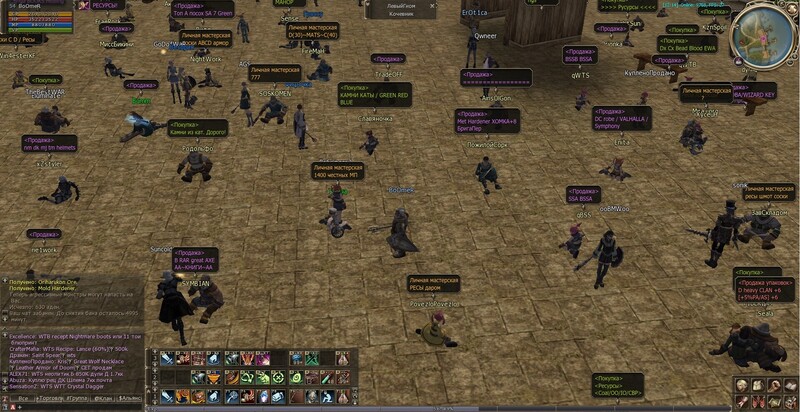Show the $Альянс chat tab
This screenshot has height=412, width=800.
(131, 397)
